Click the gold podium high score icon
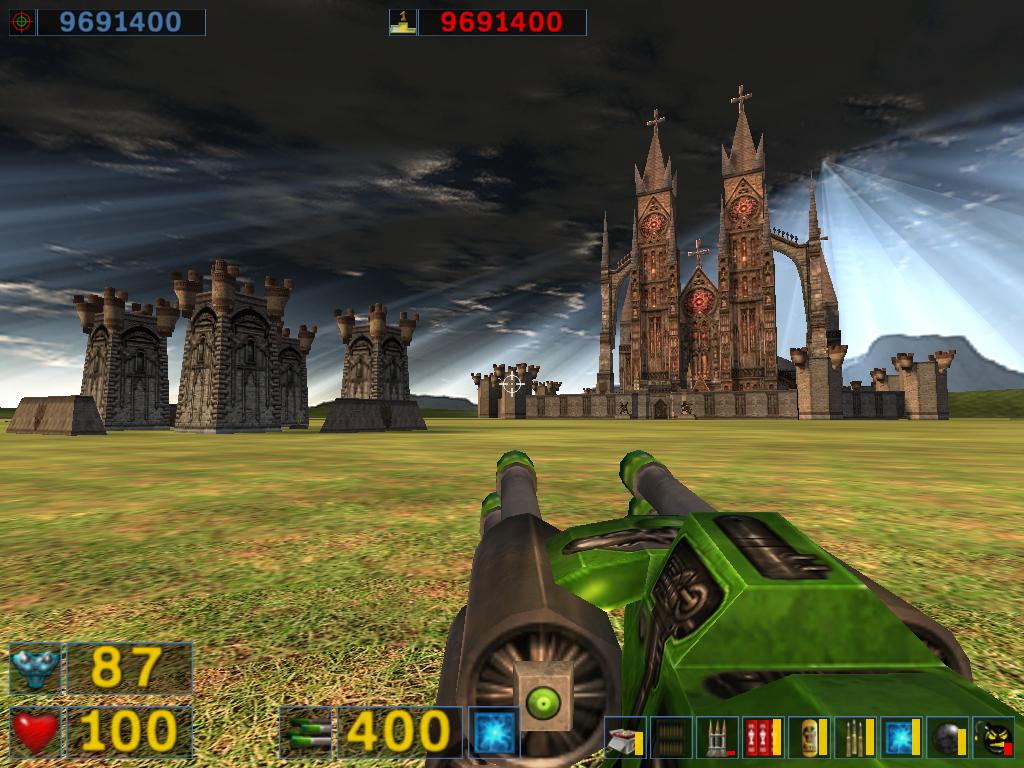The height and width of the screenshot is (768, 1024). (x=402, y=22)
